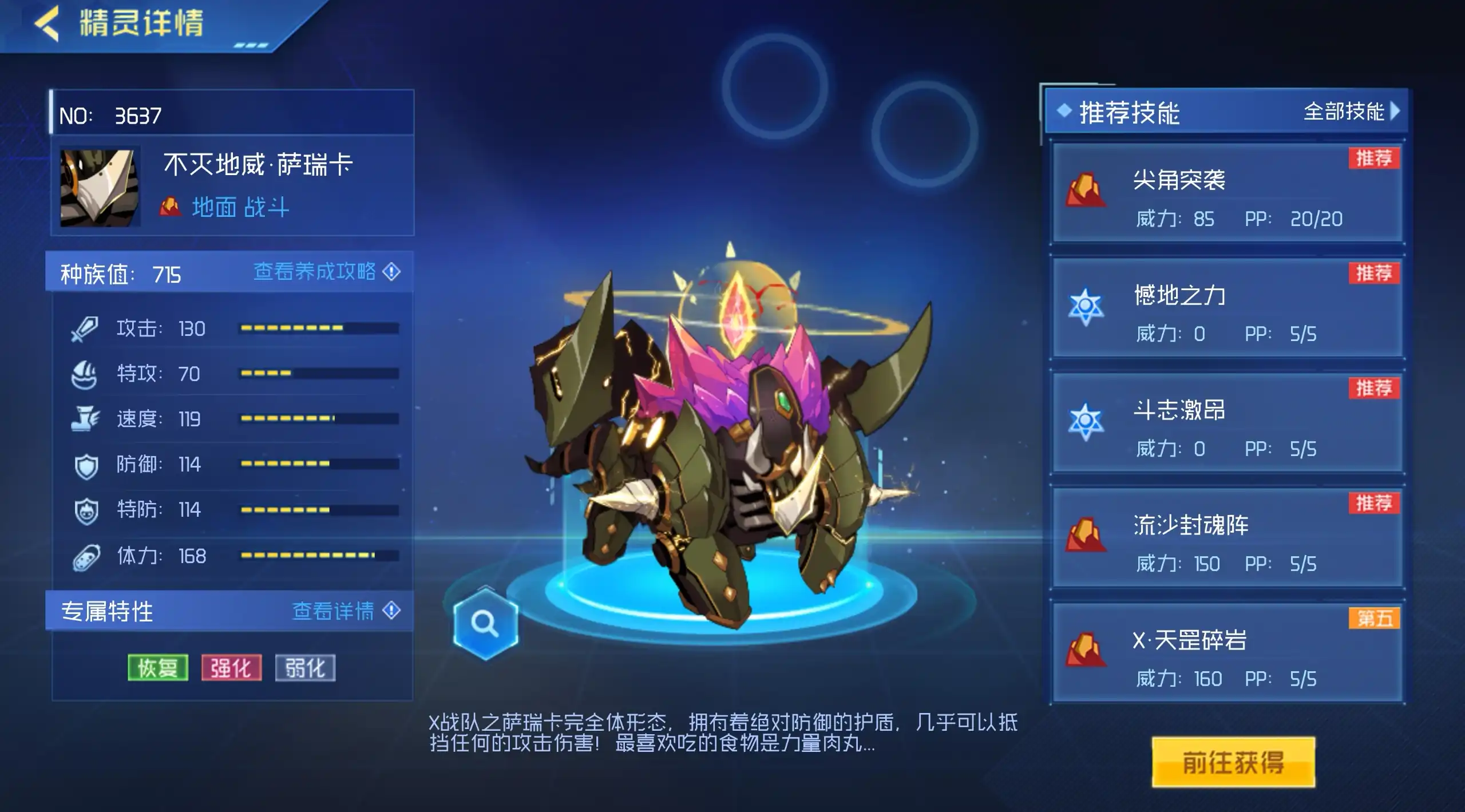The image size is (1465, 812).
Task: Open 全部技能 full skill list
Action: click(x=1351, y=112)
